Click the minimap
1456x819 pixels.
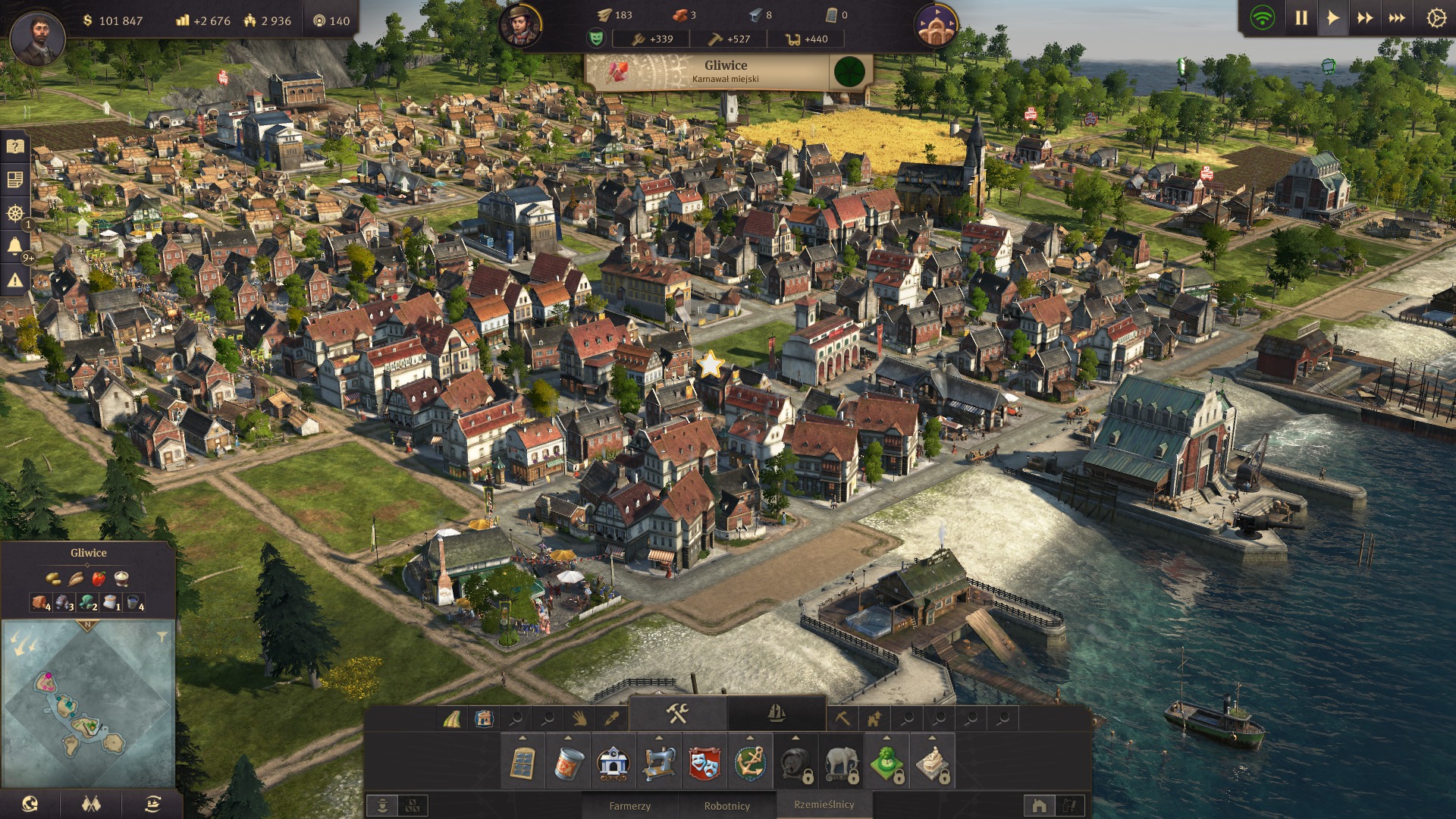(x=88, y=705)
